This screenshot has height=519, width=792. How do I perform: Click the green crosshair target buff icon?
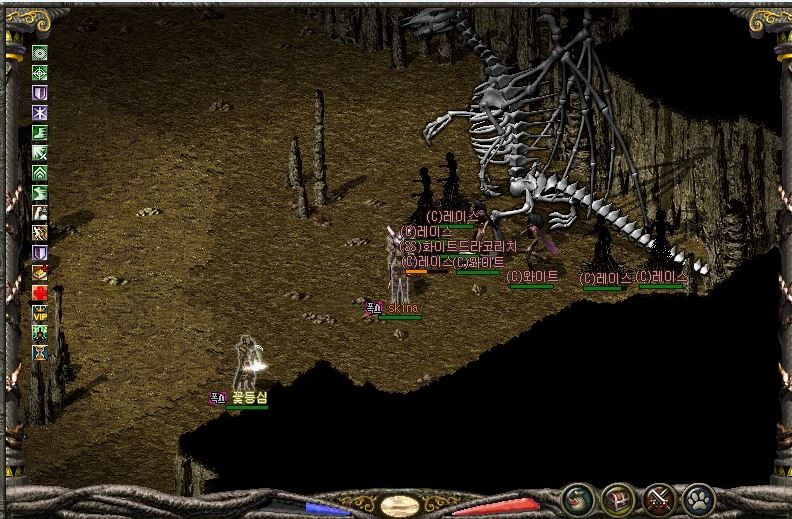coord(40,73)
